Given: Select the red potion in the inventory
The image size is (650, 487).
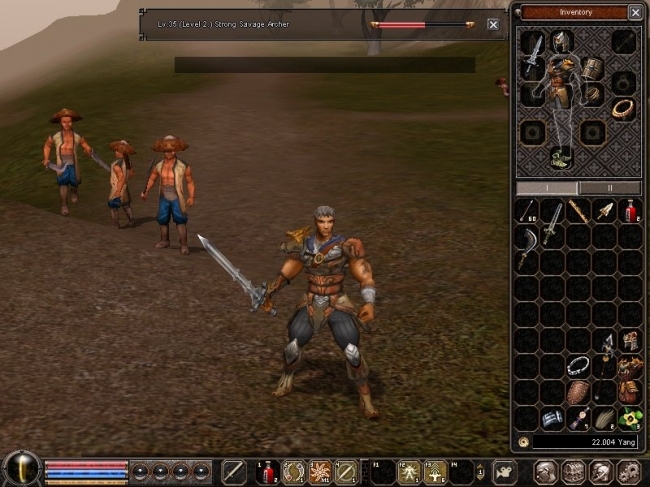Looking at the screenshot, I should (631, 210).
